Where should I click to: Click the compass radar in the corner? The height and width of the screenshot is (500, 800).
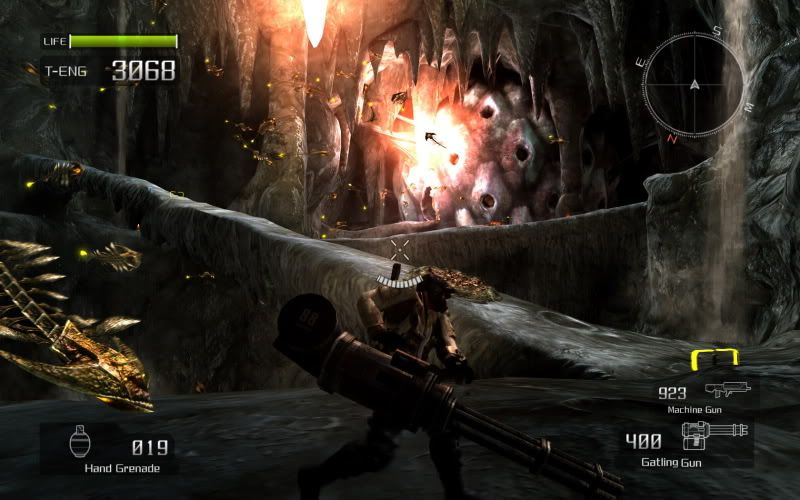(x=693, y=86)
